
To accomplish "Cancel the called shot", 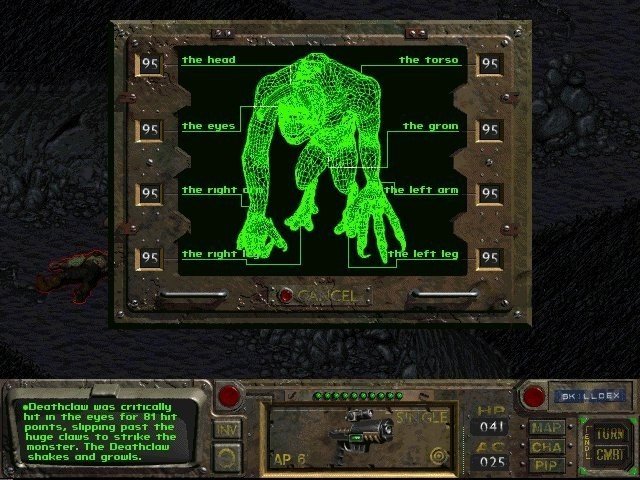I will click(287, 296).
